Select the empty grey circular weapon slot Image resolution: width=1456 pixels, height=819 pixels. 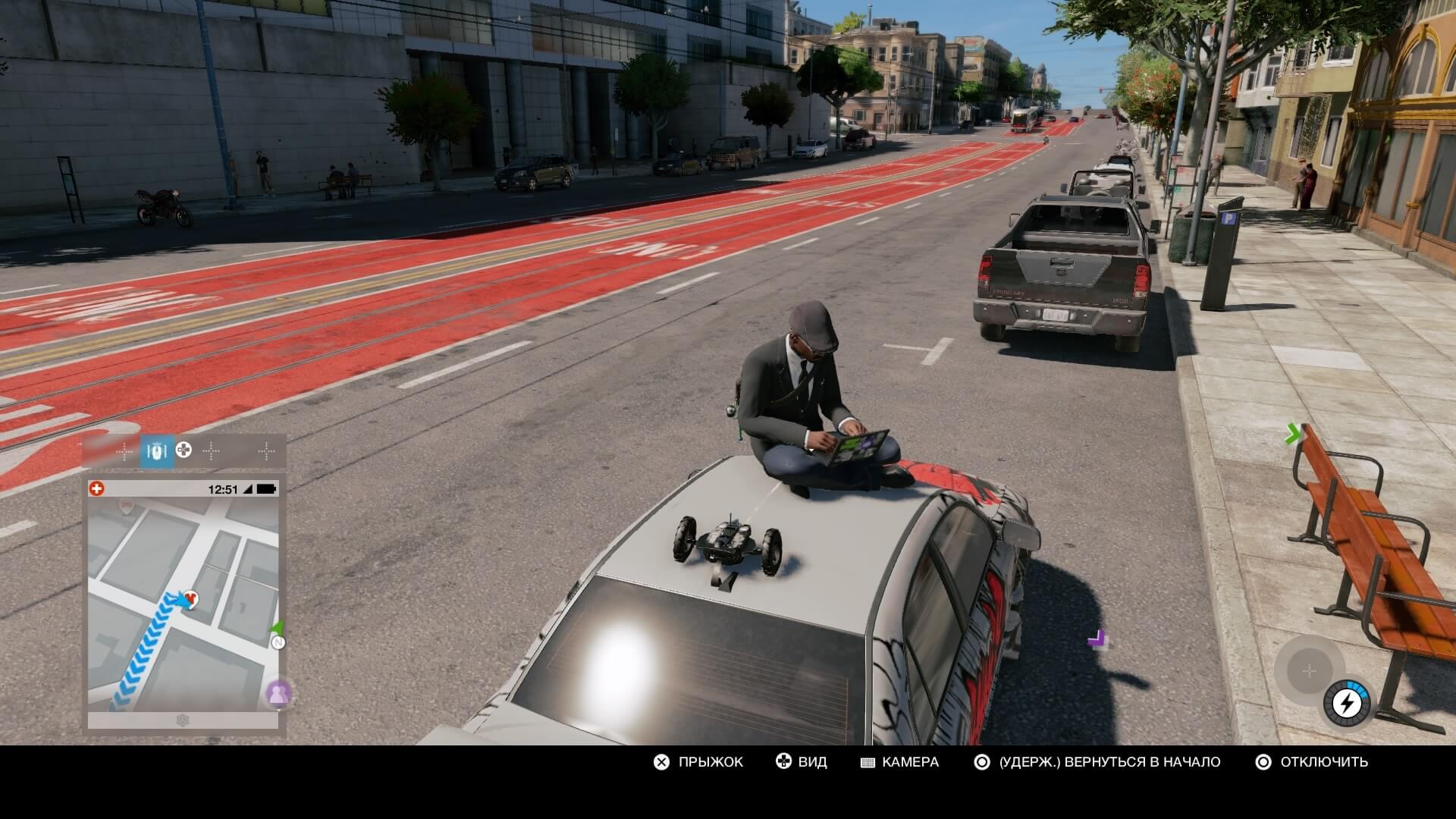click(1309, 671)
